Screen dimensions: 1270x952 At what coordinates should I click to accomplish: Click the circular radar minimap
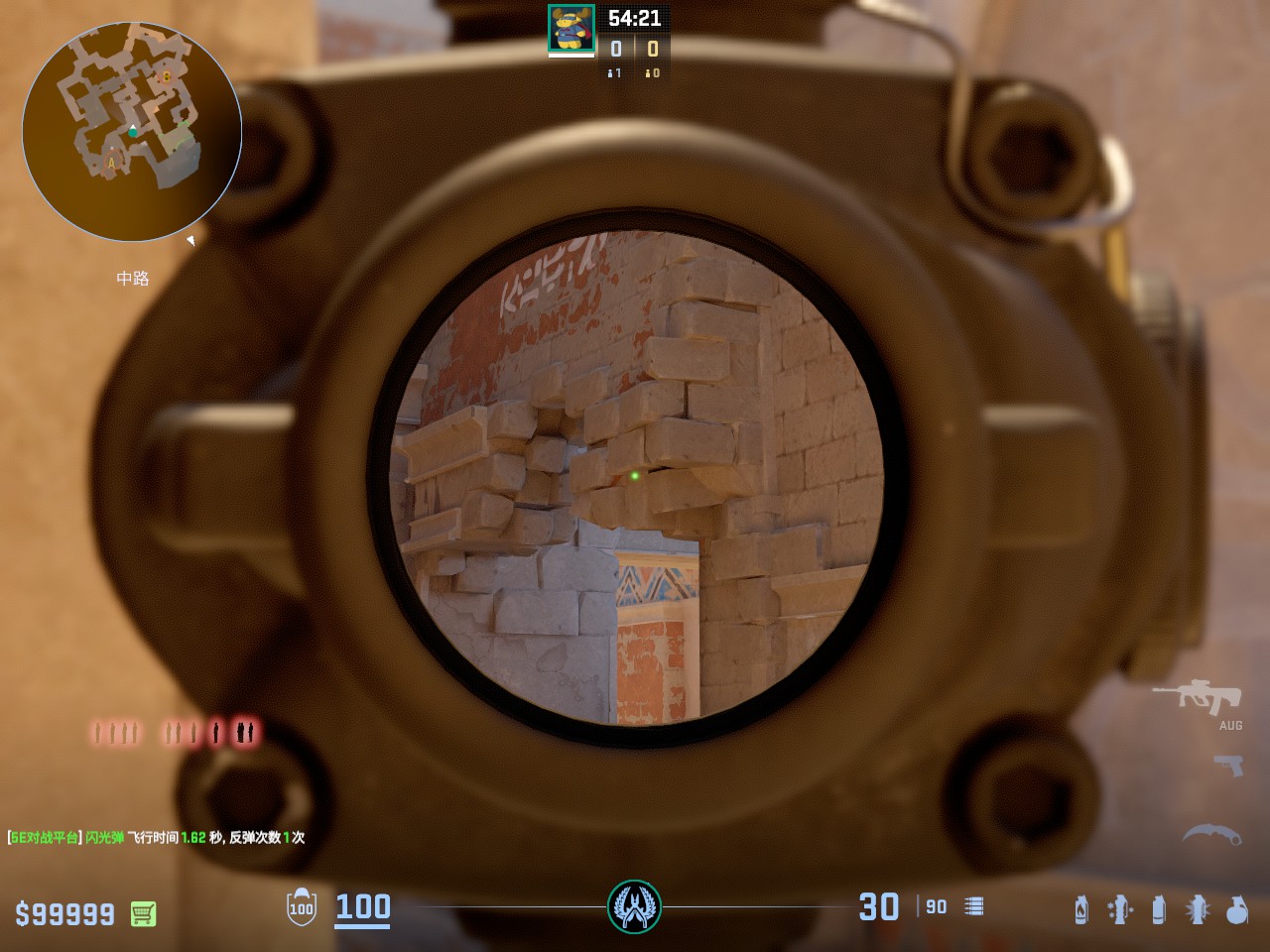tap(132, 132)
